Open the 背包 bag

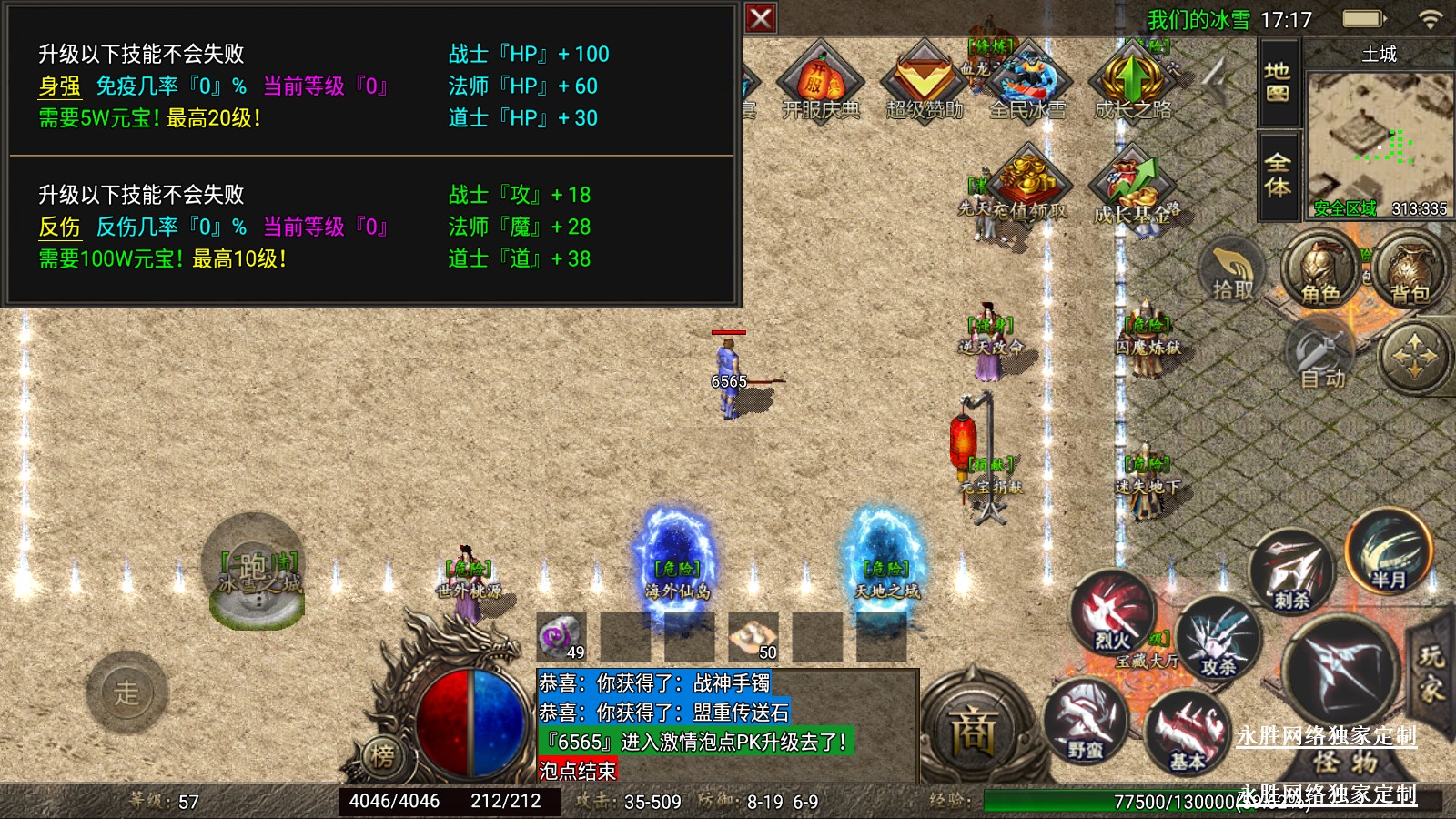[1410, 270]
